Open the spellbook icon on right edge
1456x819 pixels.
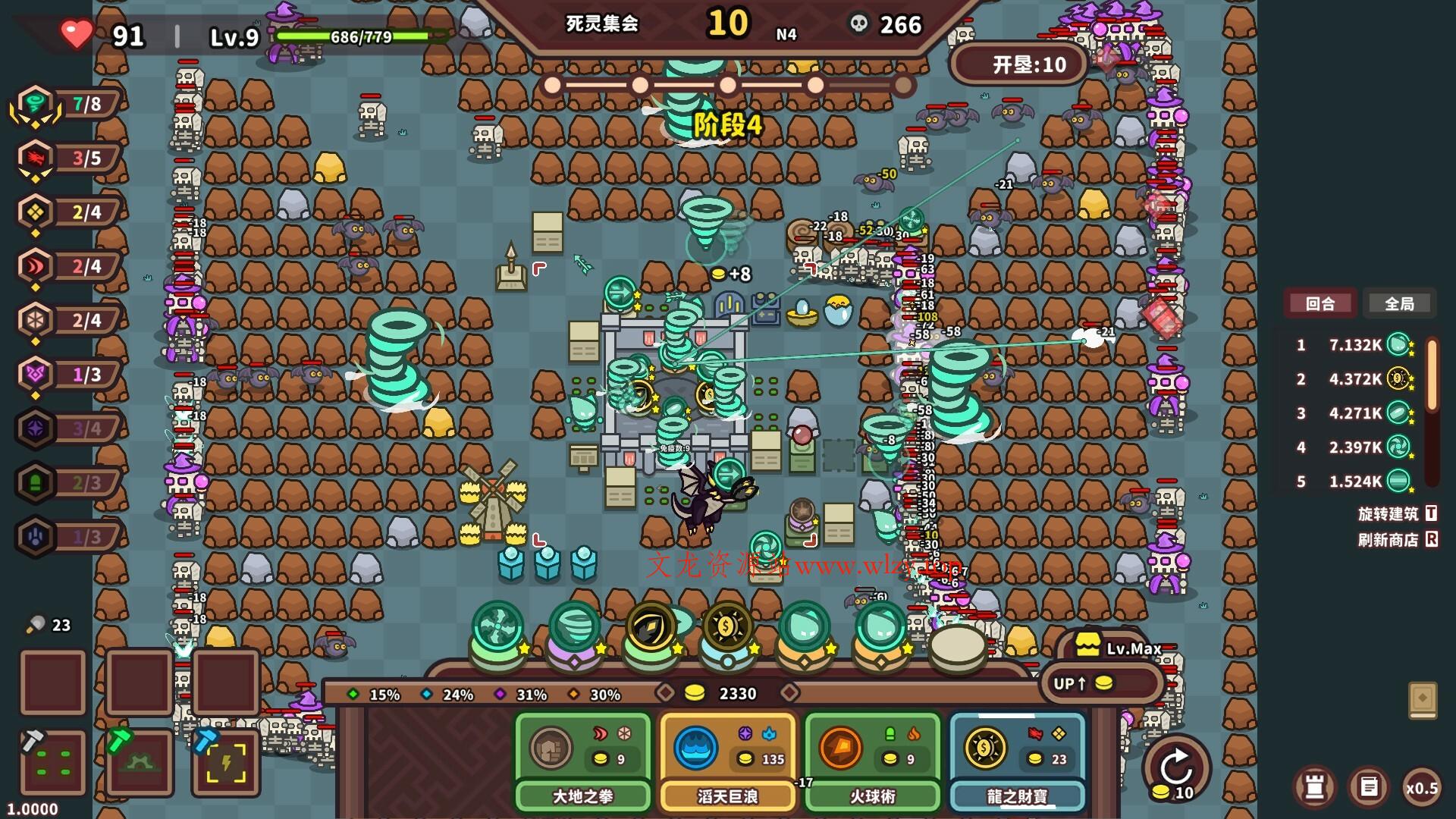[x=1423, y=698]
